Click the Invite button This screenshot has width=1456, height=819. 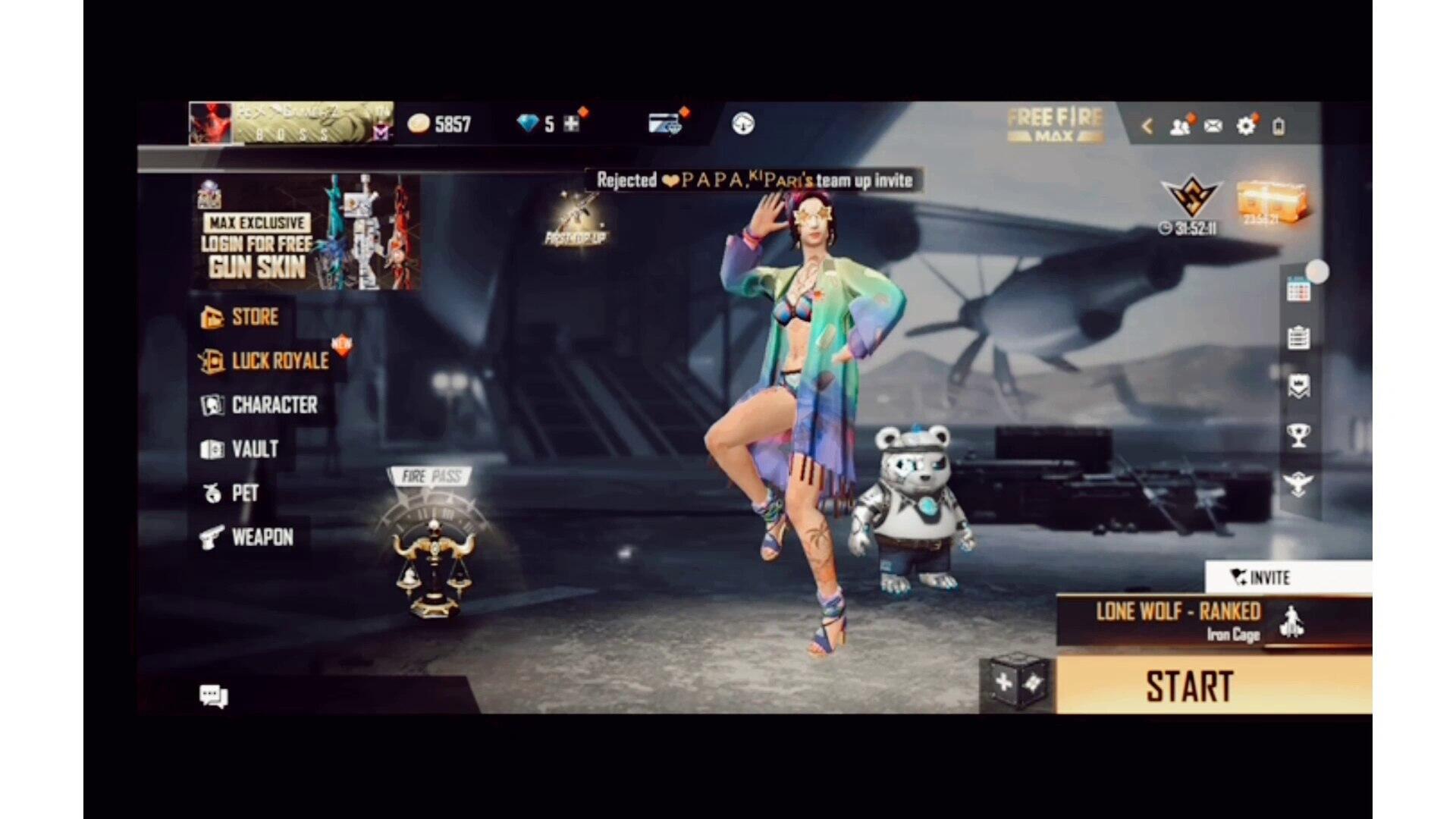tap(1260, 578)
